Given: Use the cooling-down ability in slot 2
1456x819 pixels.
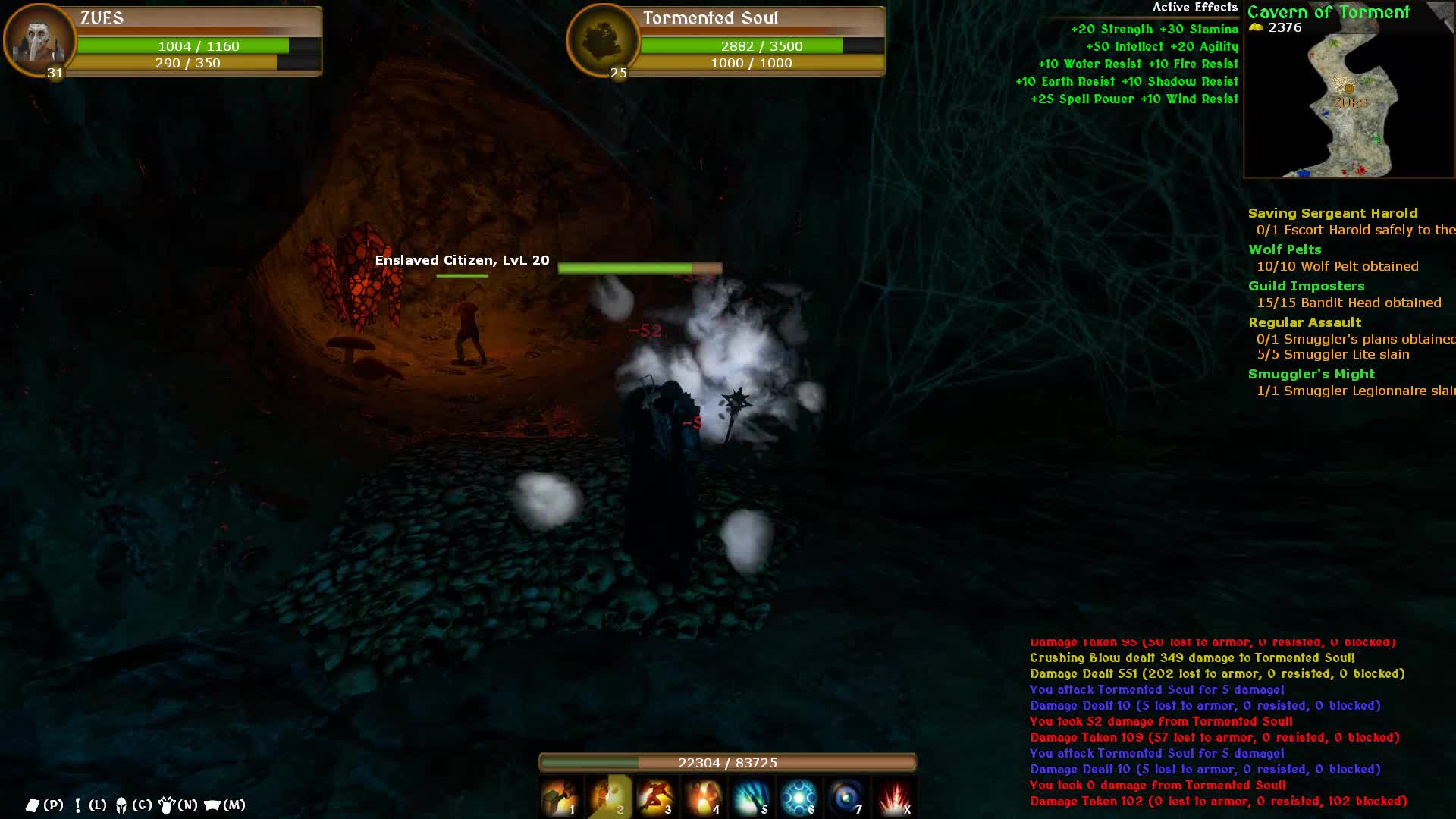Looking at the screenshot, I should click(609, 797).
